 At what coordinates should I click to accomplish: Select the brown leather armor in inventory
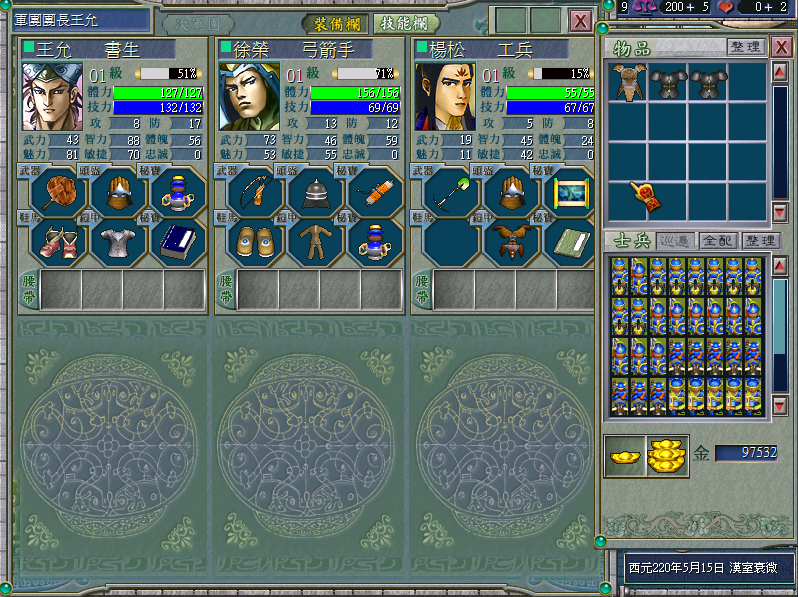coord(627,82)
